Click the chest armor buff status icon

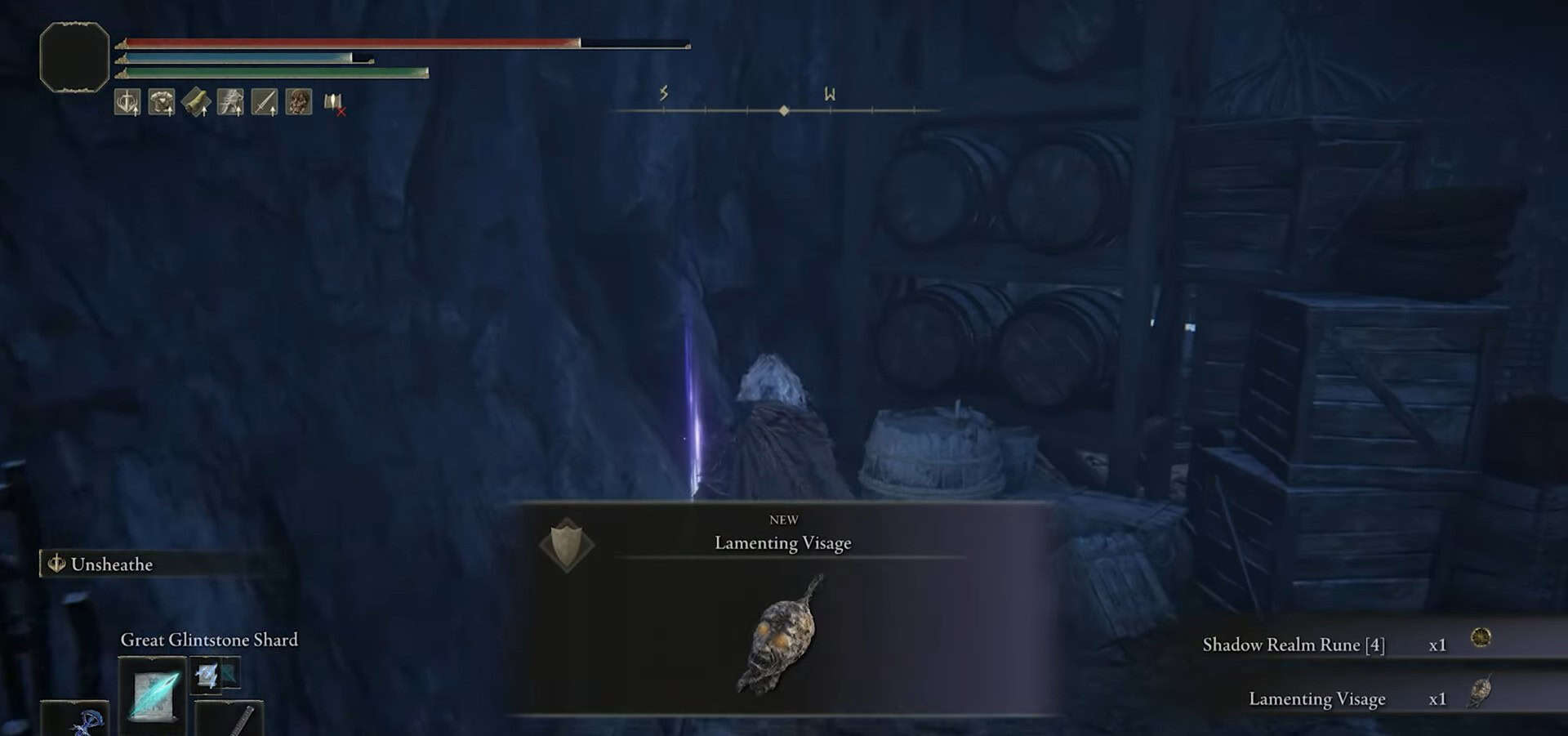[x=162, y=102]
